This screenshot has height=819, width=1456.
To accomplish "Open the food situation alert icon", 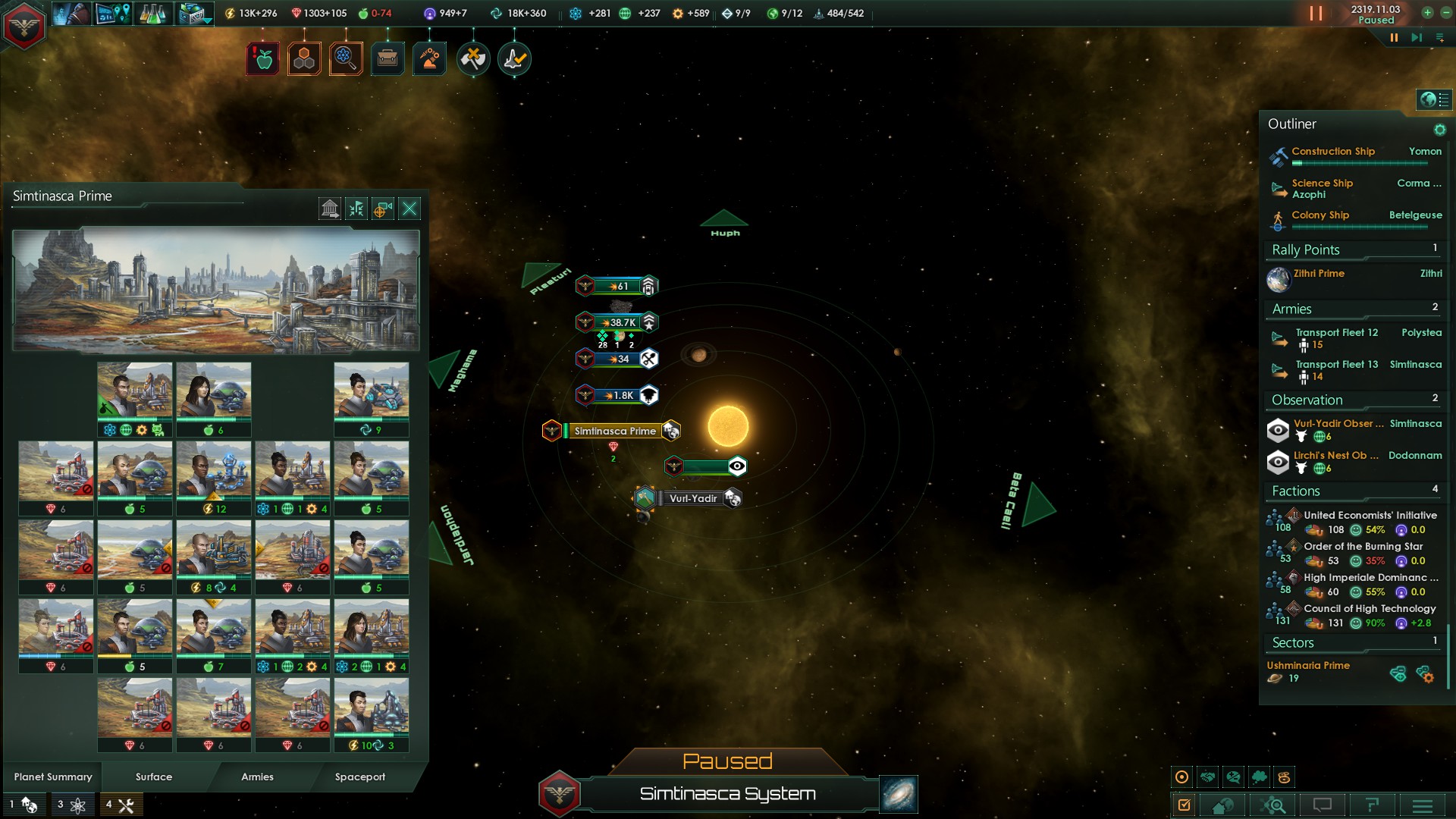I will click(x=263, y=59).
